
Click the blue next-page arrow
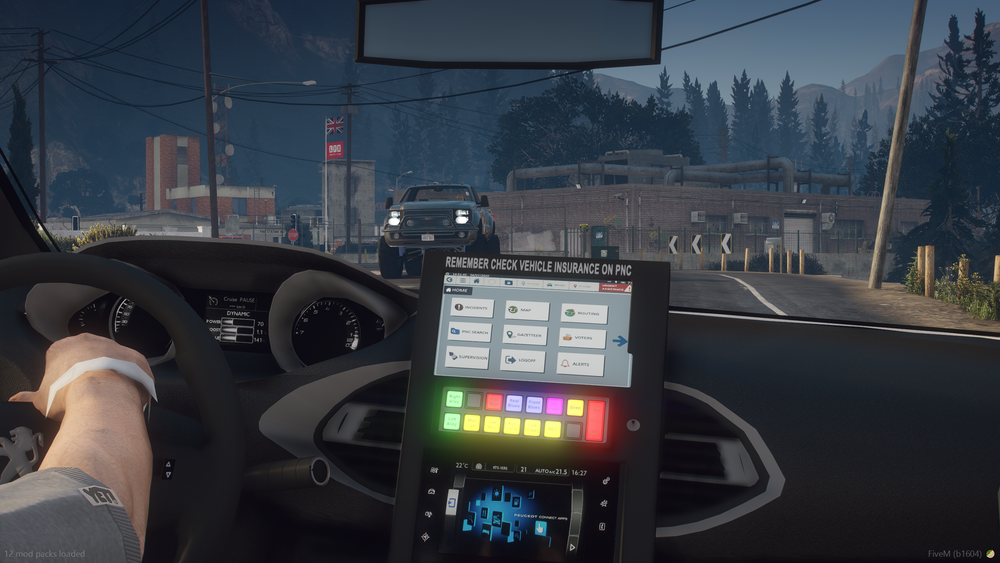620,341
